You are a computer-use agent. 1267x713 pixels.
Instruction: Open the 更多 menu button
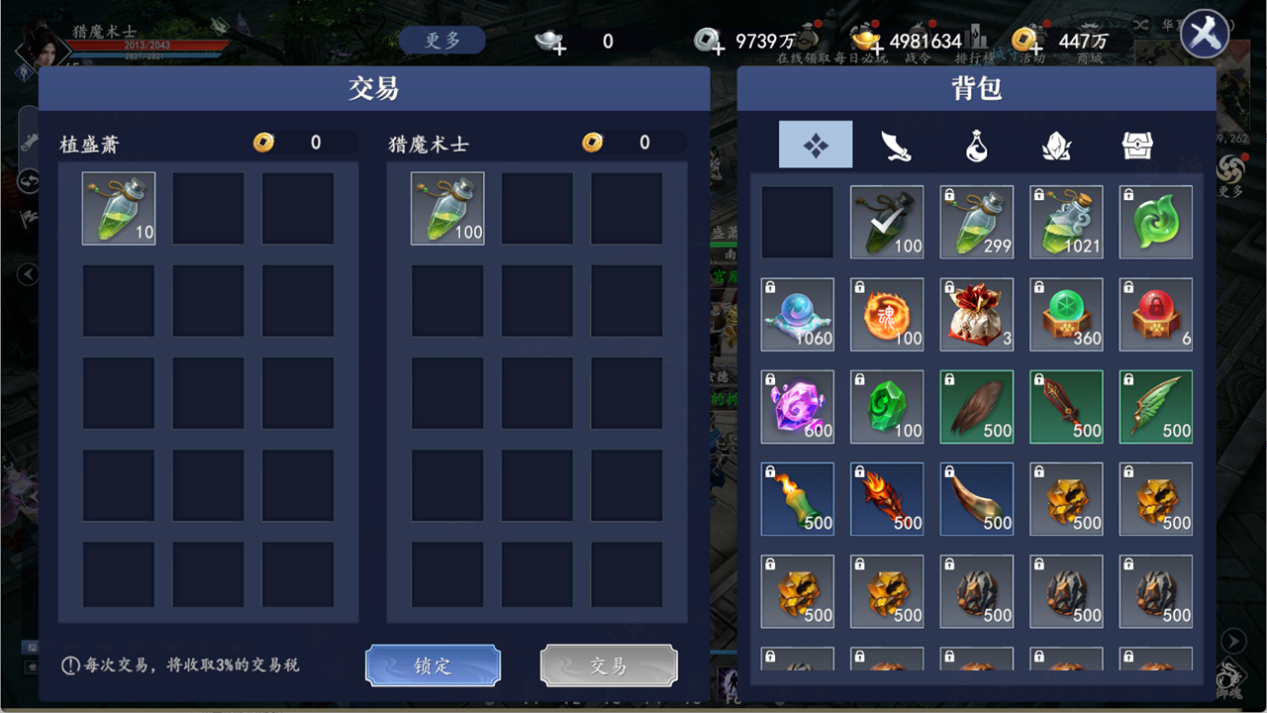[x=442, y=41]
